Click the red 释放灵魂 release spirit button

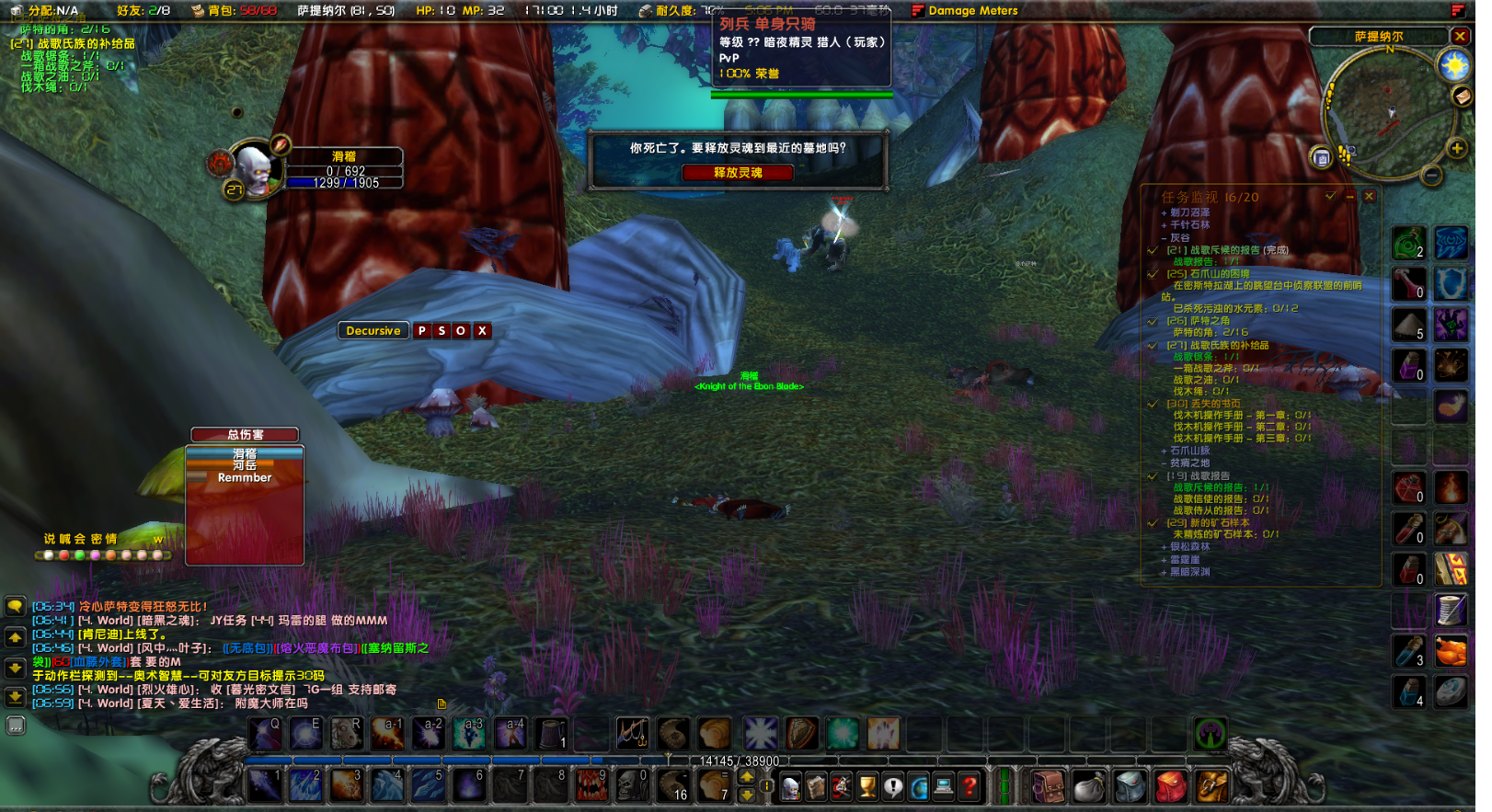(x=738, y=173)
